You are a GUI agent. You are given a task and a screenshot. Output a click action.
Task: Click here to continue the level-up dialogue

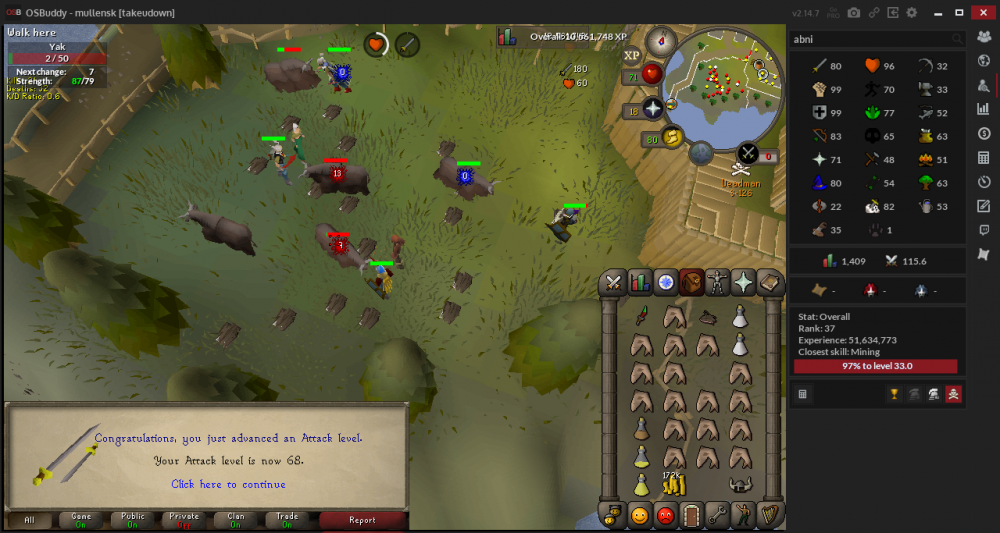pyautogui.click(x=228, y=484)
